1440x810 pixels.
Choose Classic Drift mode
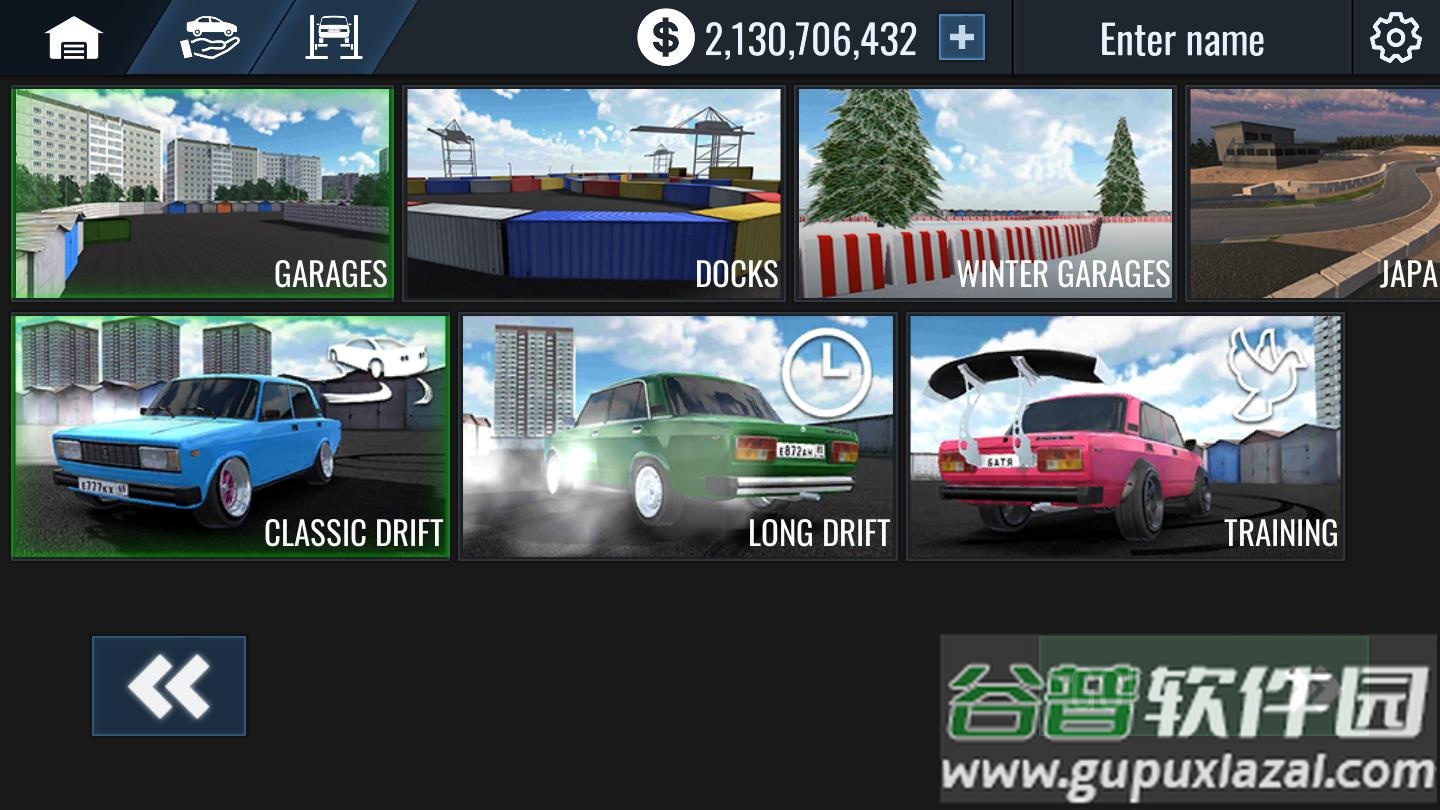(x=230, y=436)
